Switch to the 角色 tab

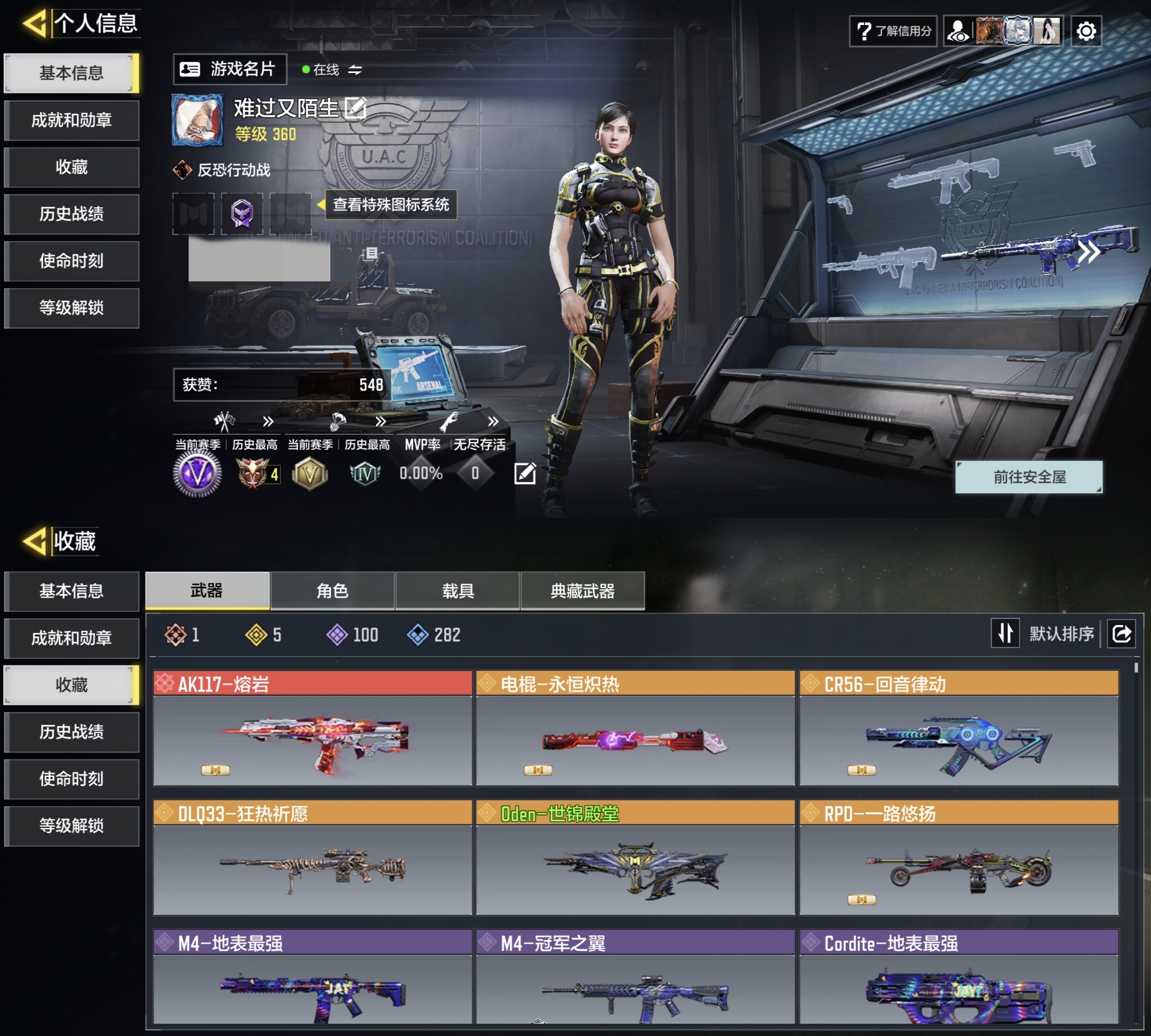(332, 592)
